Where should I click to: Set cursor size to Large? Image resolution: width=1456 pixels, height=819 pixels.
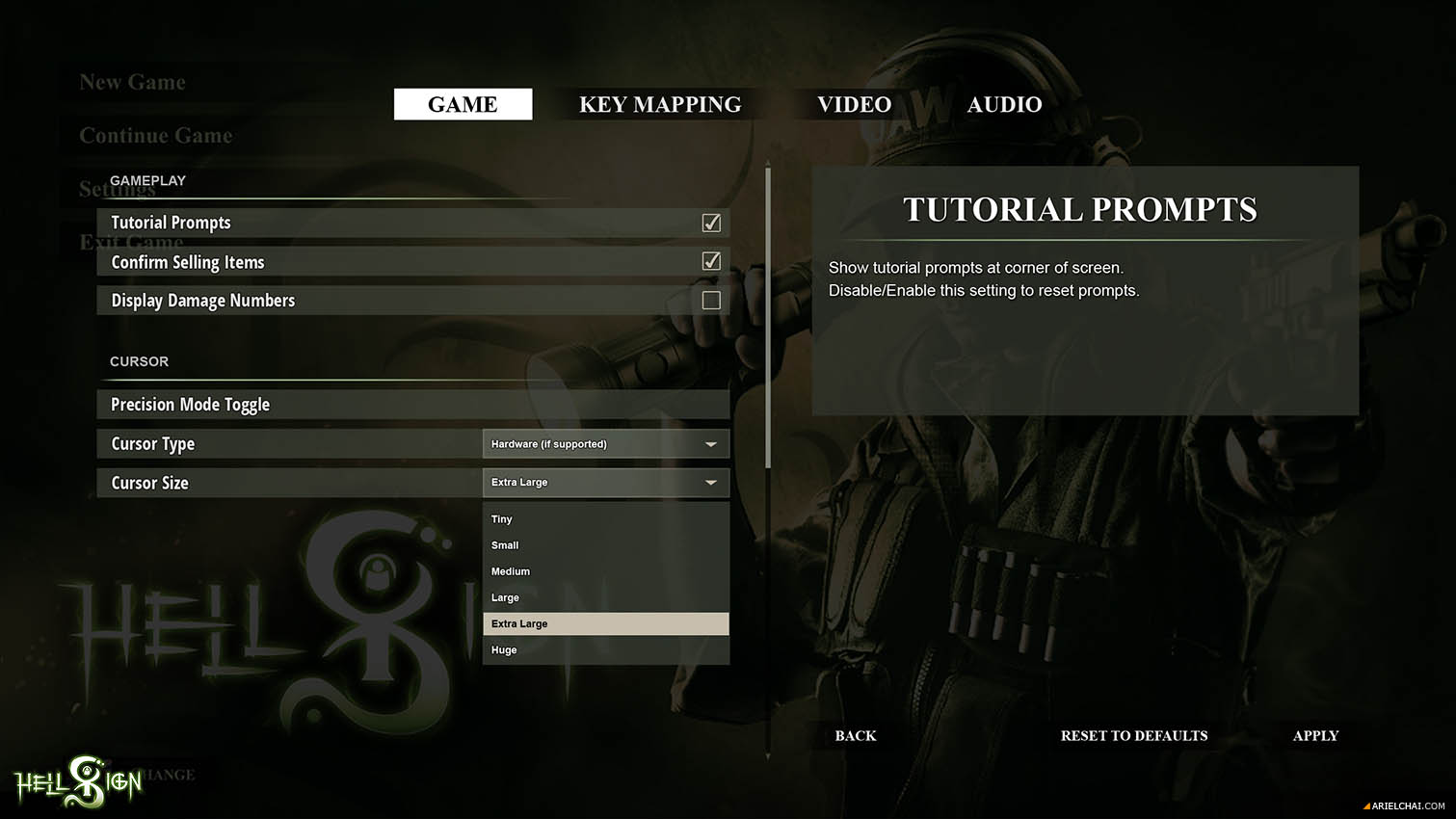(x=605, y=597)
